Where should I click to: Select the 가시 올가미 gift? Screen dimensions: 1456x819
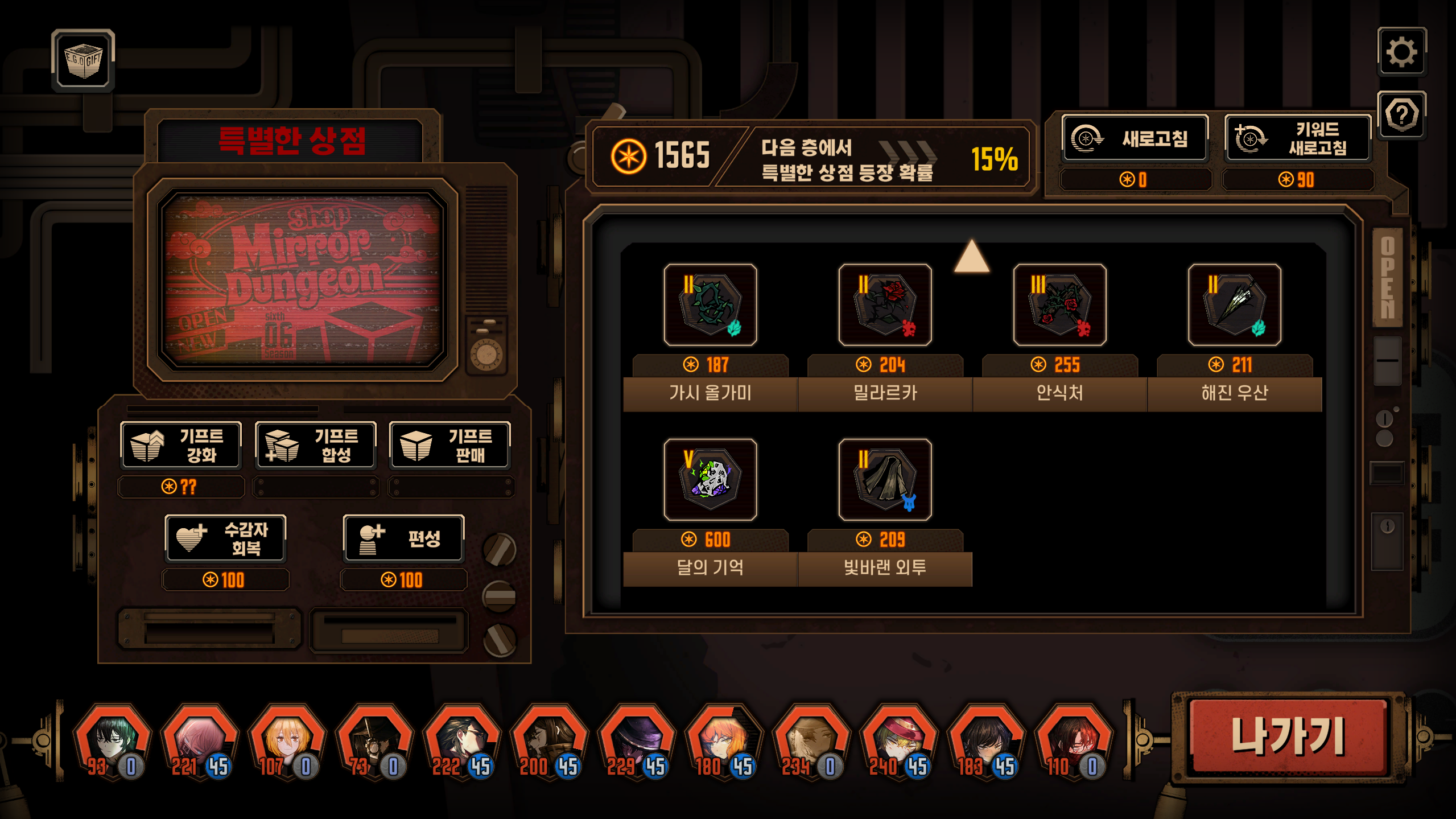coord(710,305)
